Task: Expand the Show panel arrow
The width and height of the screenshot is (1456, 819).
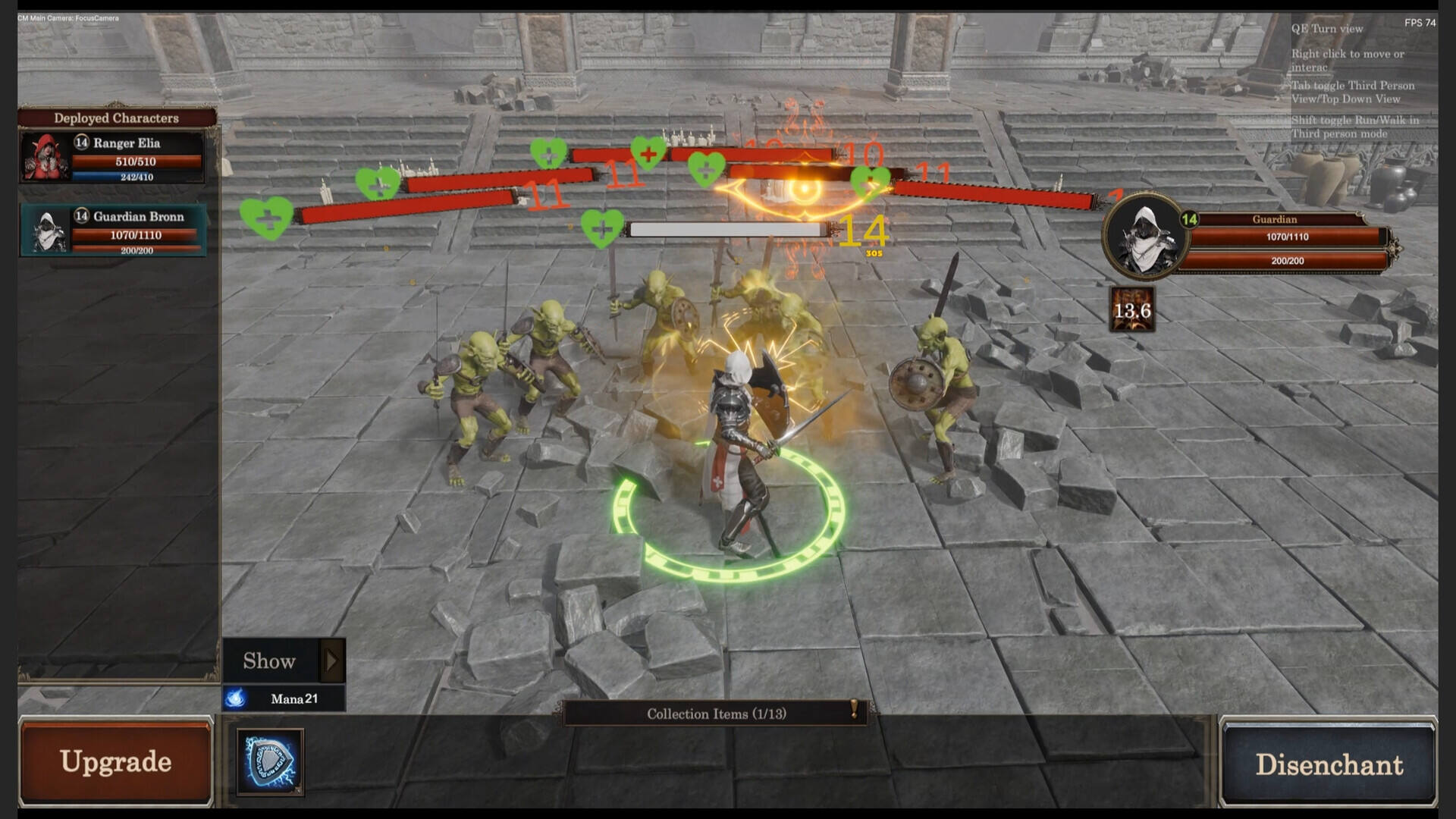Action: pos(331,661)
